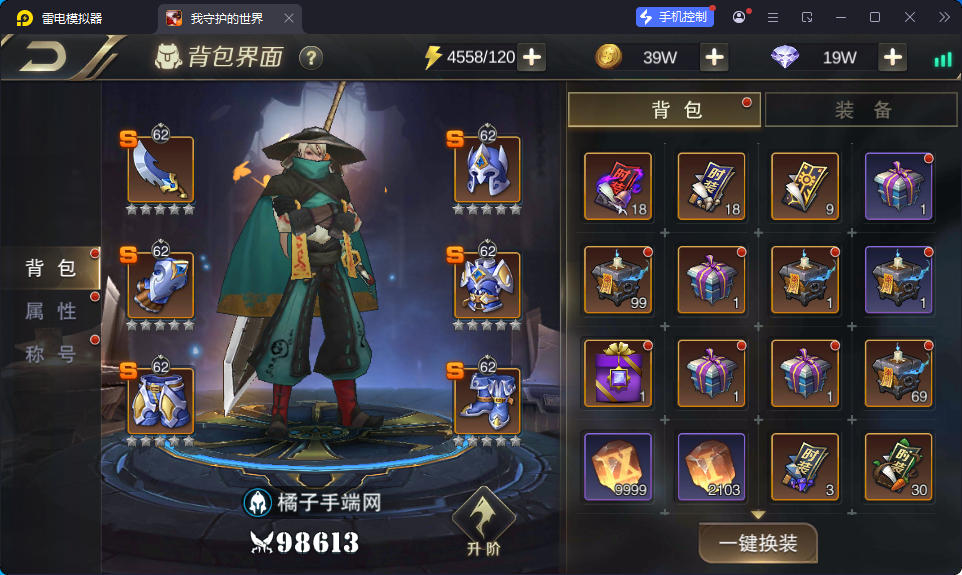962x575 pixels.
Task: Select the equipped boots slot
Action: [x=487, y=400]
